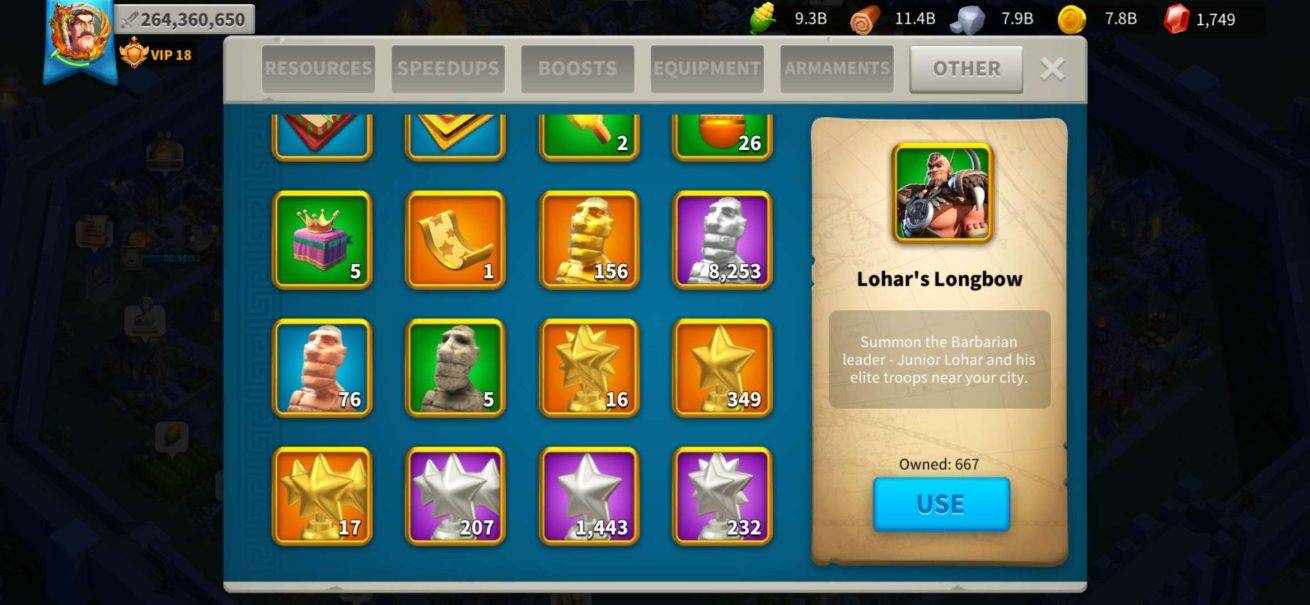Select the single gold star with 349 count

(723, 368)
